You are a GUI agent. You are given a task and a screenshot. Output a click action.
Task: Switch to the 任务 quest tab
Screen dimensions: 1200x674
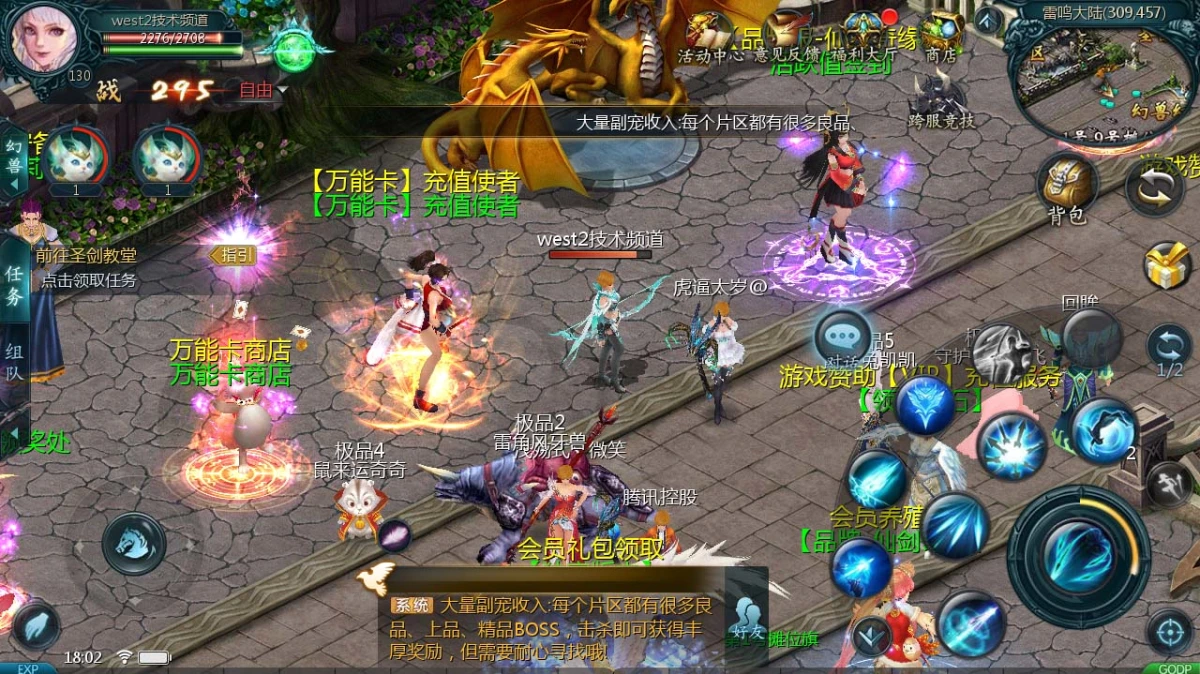tap(14, 284)
